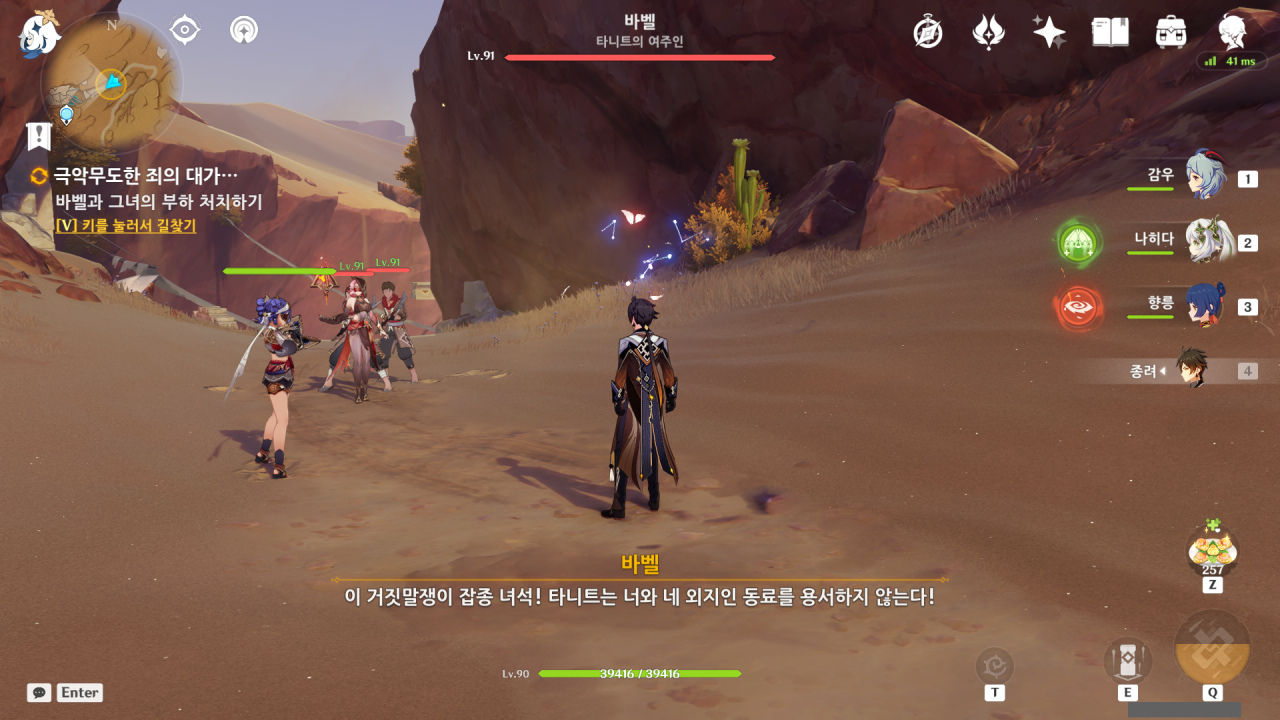
Task: Open the backpack inventory icon
Action: point(1170,32)
